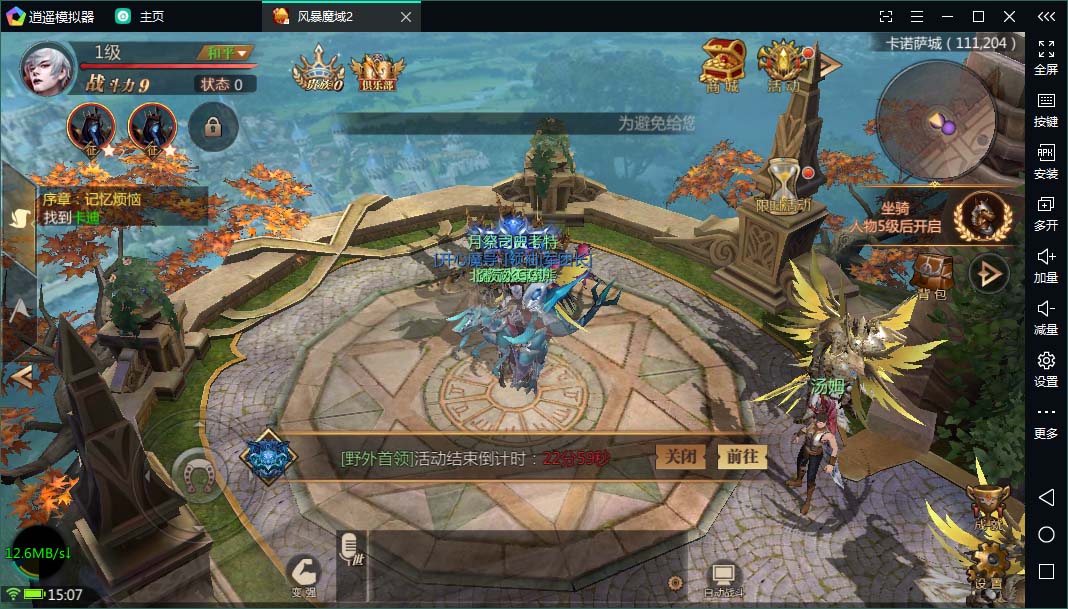The width and height of the screenshot is (1068, 609).
Task: Open the 和平 combat mode dropdown
Action: coord(229,52)
